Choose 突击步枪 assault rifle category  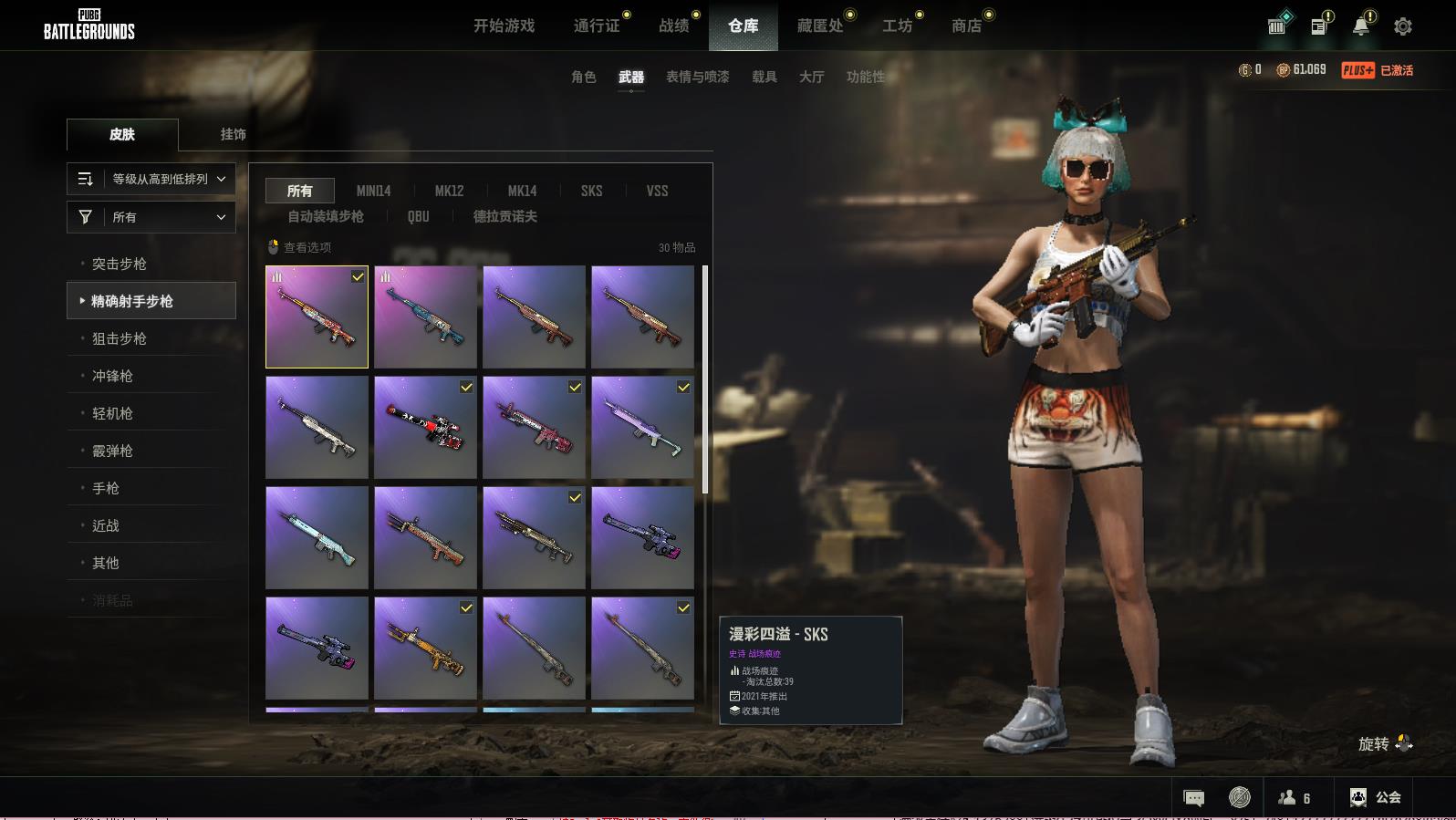click(x=119, y=264)
